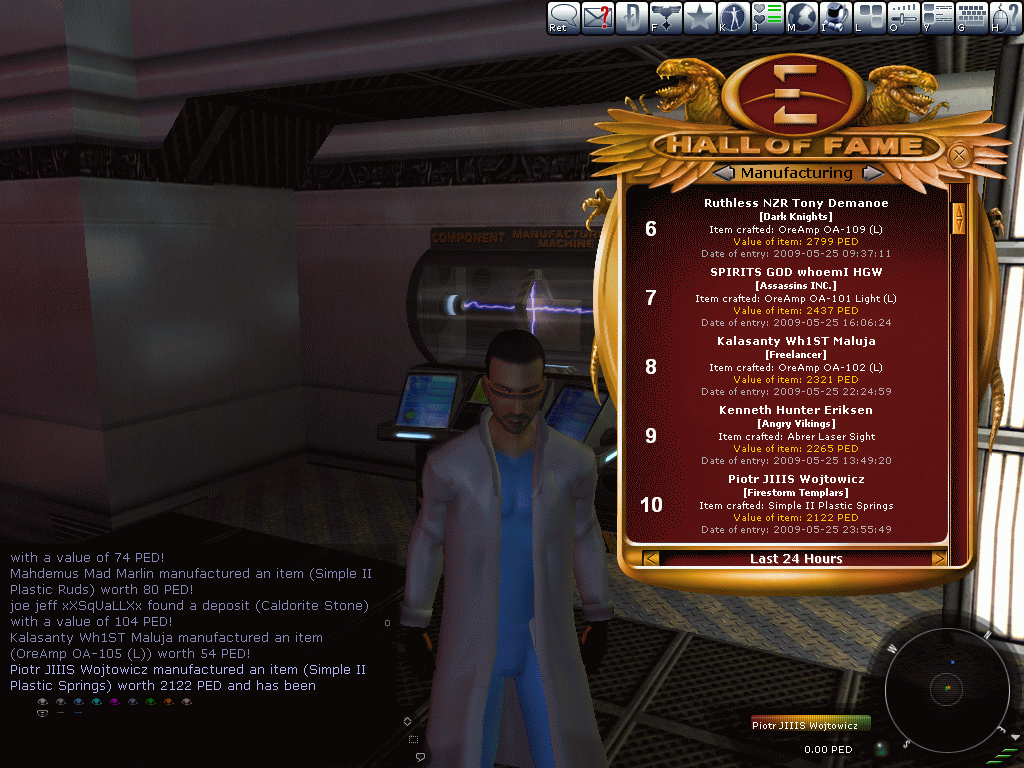This screenshot has width=1024, height=768.
Task: Click the Hall of Fame list scrollbar arrows
Action: (958, 218)
